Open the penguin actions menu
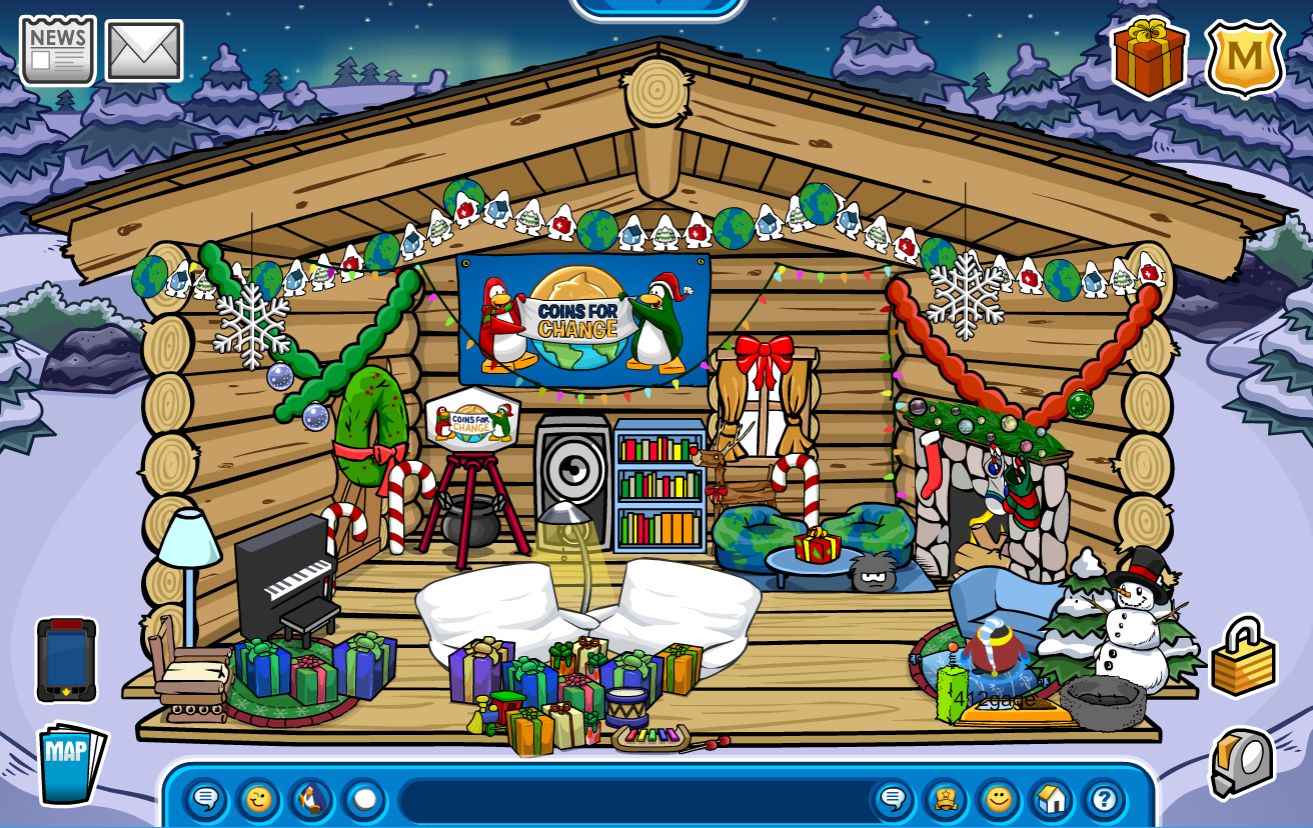Viewport: 1313px width, 828px height. 311,800
